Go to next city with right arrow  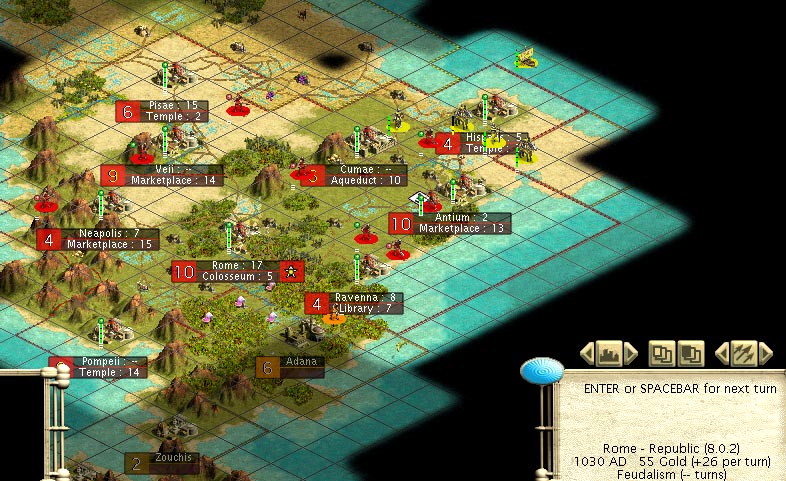pyautogui.click(x=631, y=353)
